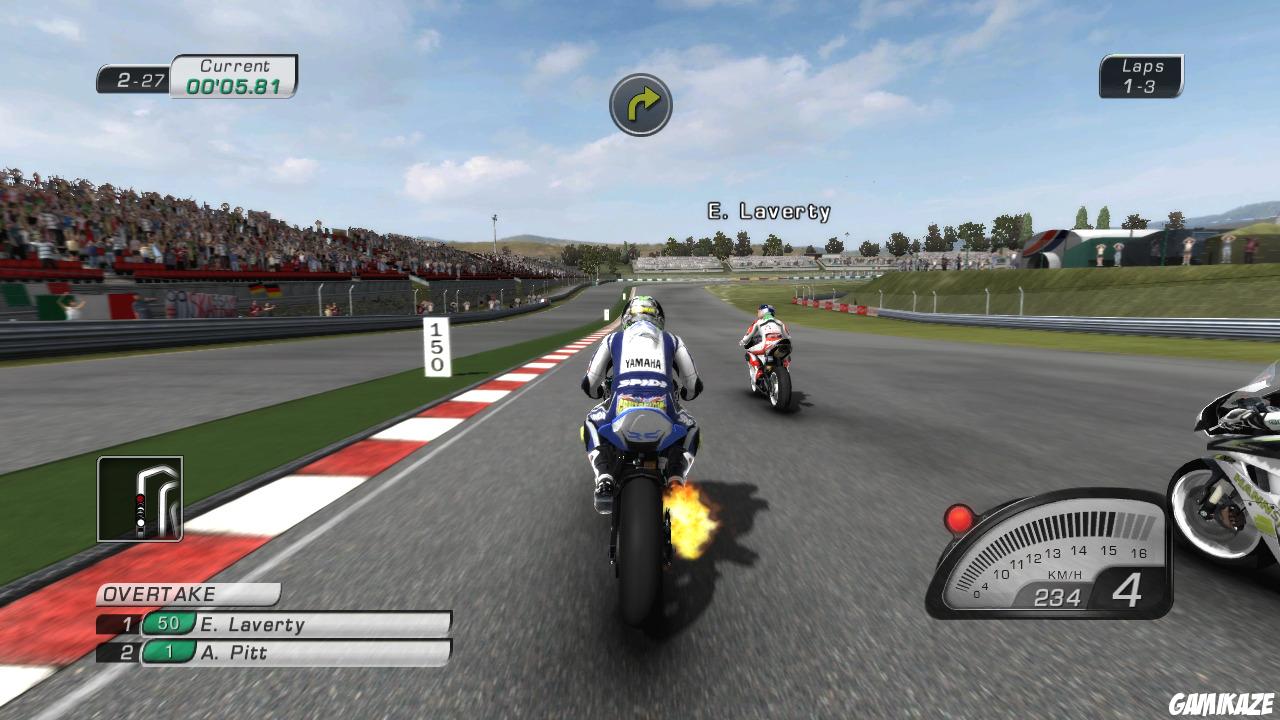1280x720 pixels.
Task: Click the E. Laverty name tag over the red bike
Action: (769, 211)
